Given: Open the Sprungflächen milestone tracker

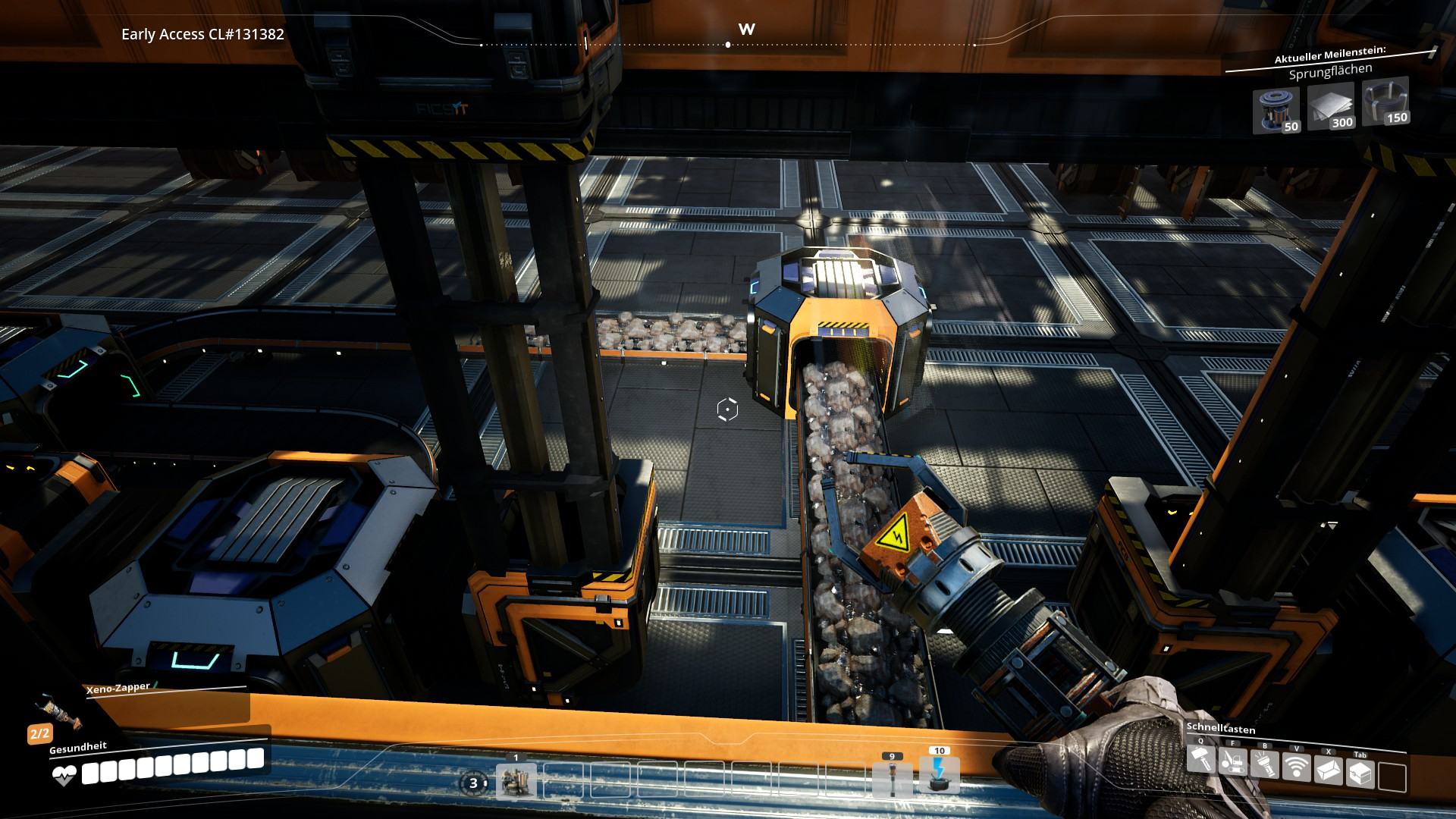Looking at the screenshot, I should (1329, 72).
